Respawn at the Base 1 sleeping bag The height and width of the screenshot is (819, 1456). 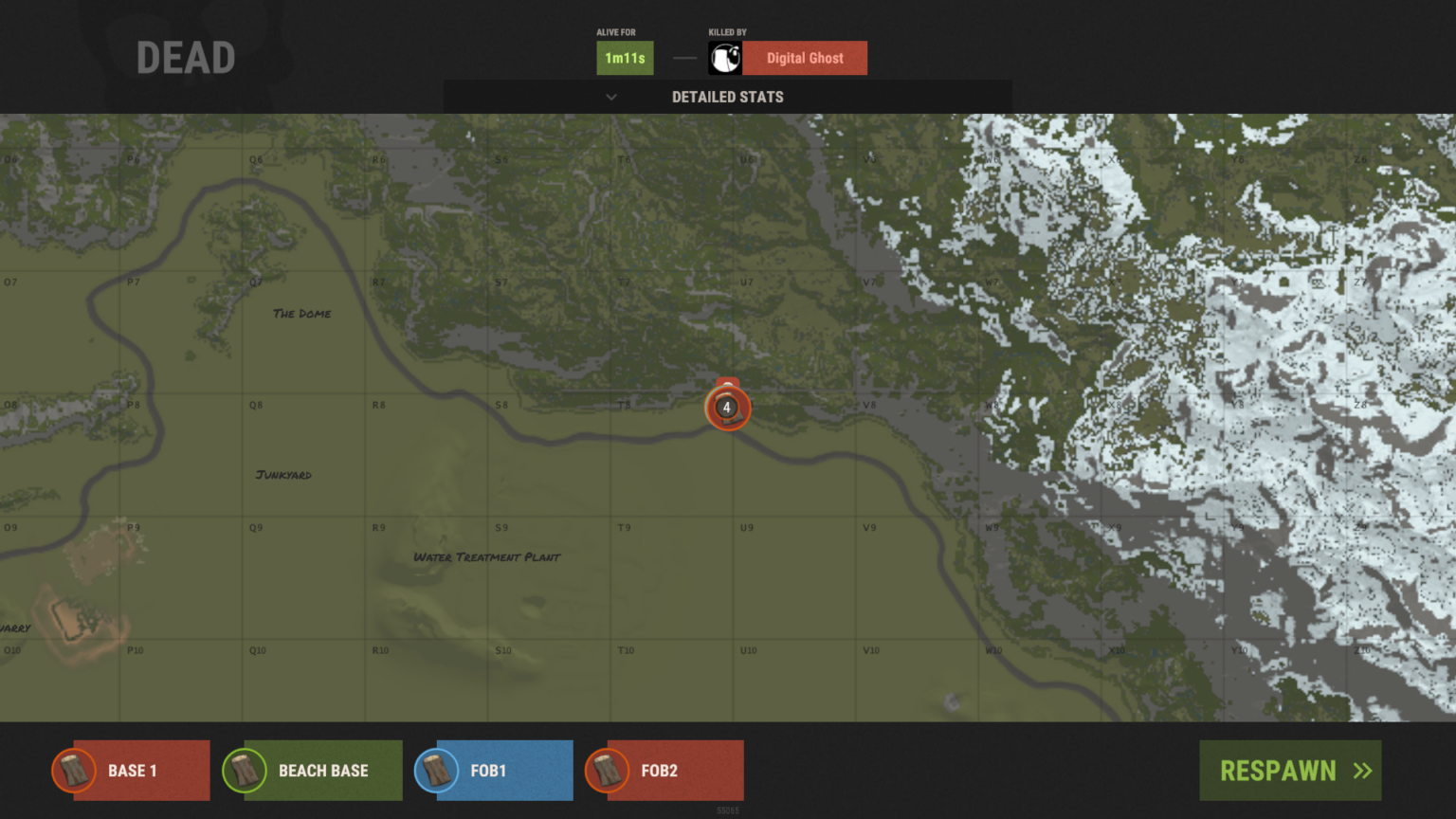pos(132,771)
